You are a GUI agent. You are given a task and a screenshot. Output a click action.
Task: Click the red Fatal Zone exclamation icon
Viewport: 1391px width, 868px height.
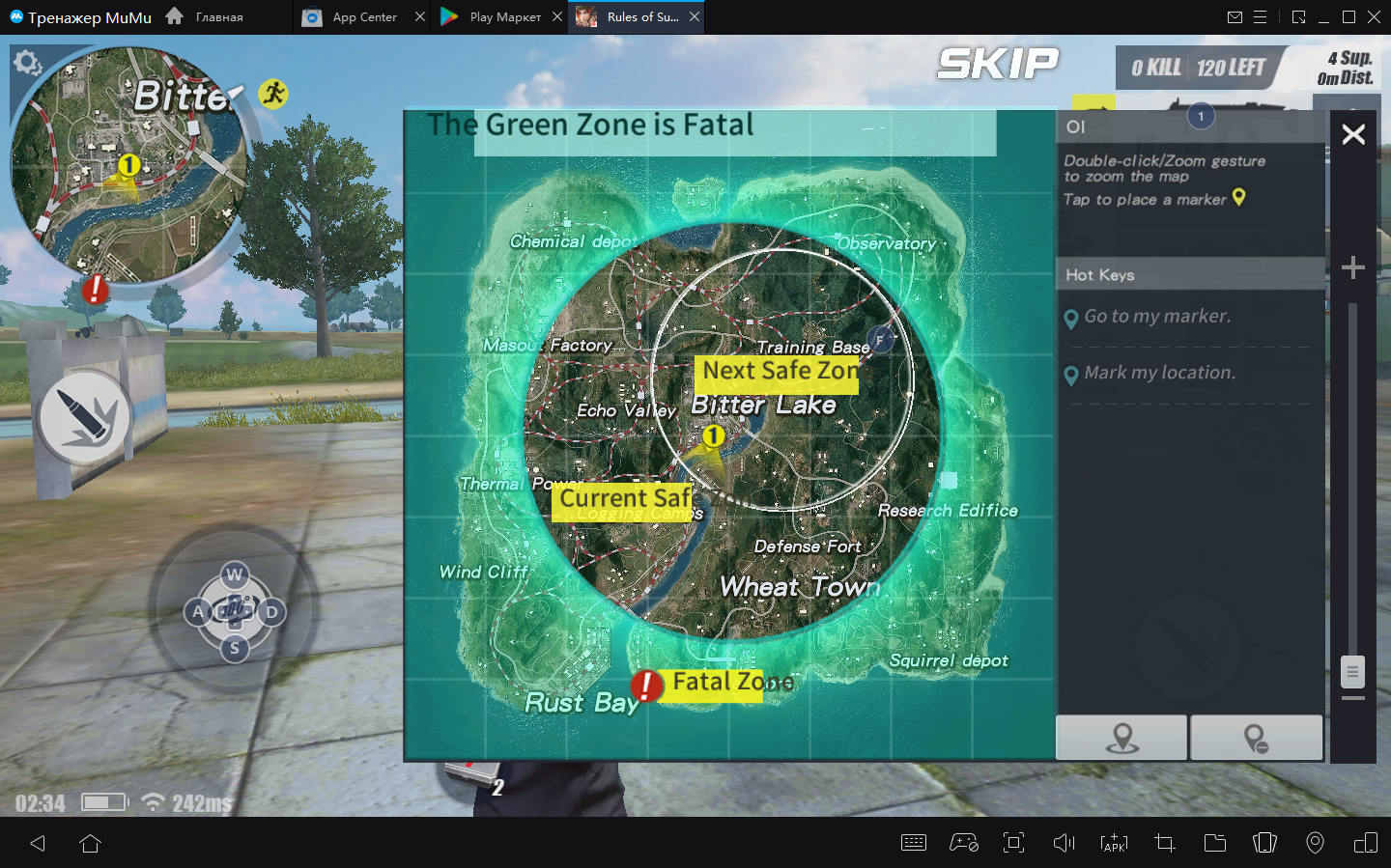point(646,686)
